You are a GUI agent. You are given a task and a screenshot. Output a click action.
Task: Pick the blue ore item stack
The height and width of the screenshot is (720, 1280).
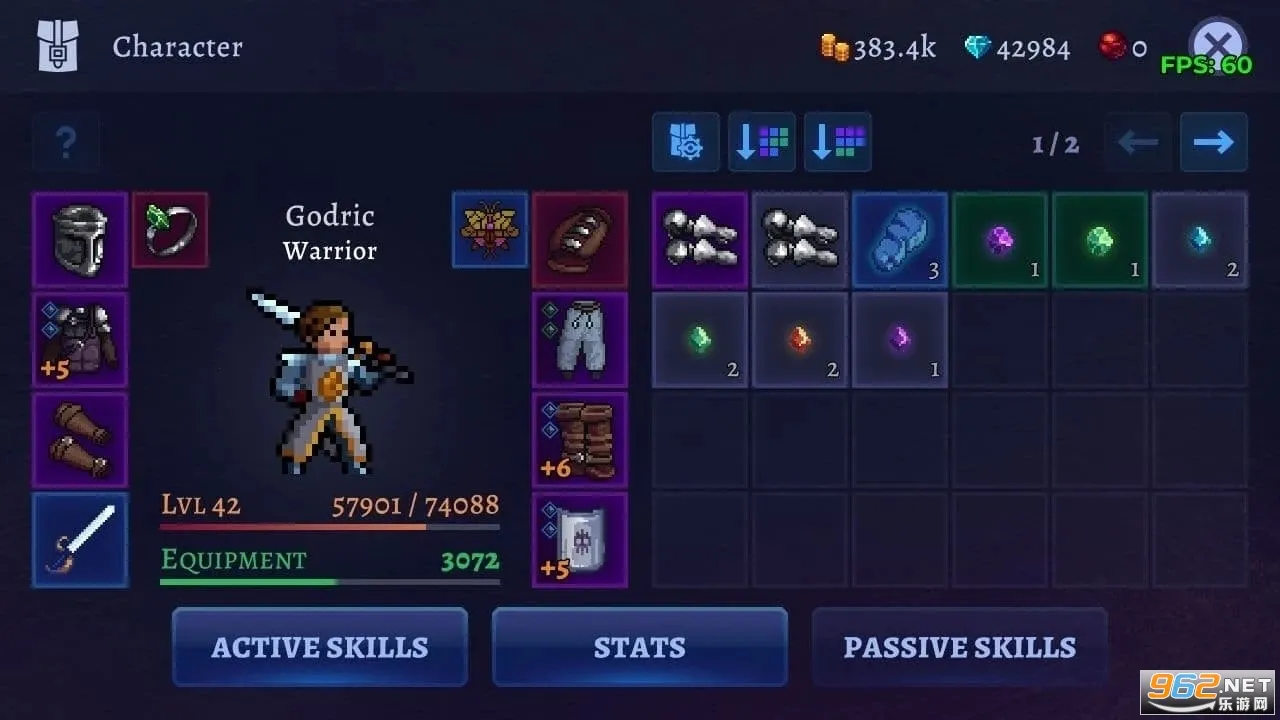[x=900, y=240]
